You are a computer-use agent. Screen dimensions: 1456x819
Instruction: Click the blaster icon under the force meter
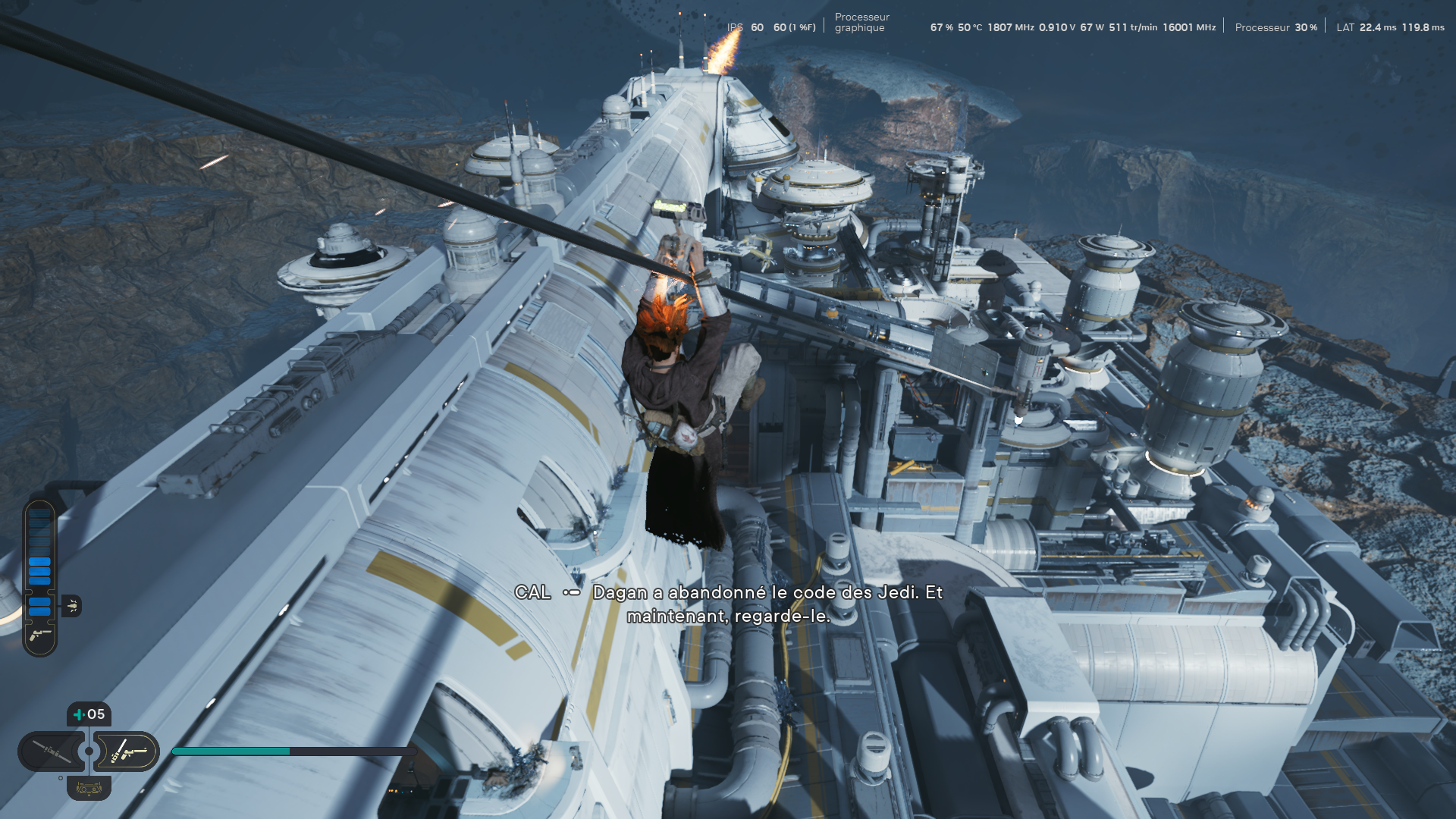tap(40, 635)
